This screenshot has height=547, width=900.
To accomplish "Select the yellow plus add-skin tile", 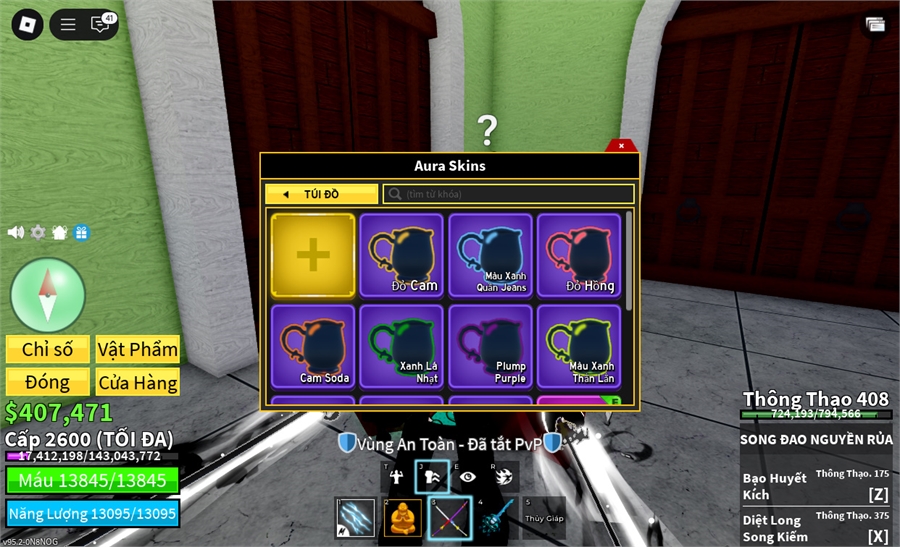I will tap(313, 255).
